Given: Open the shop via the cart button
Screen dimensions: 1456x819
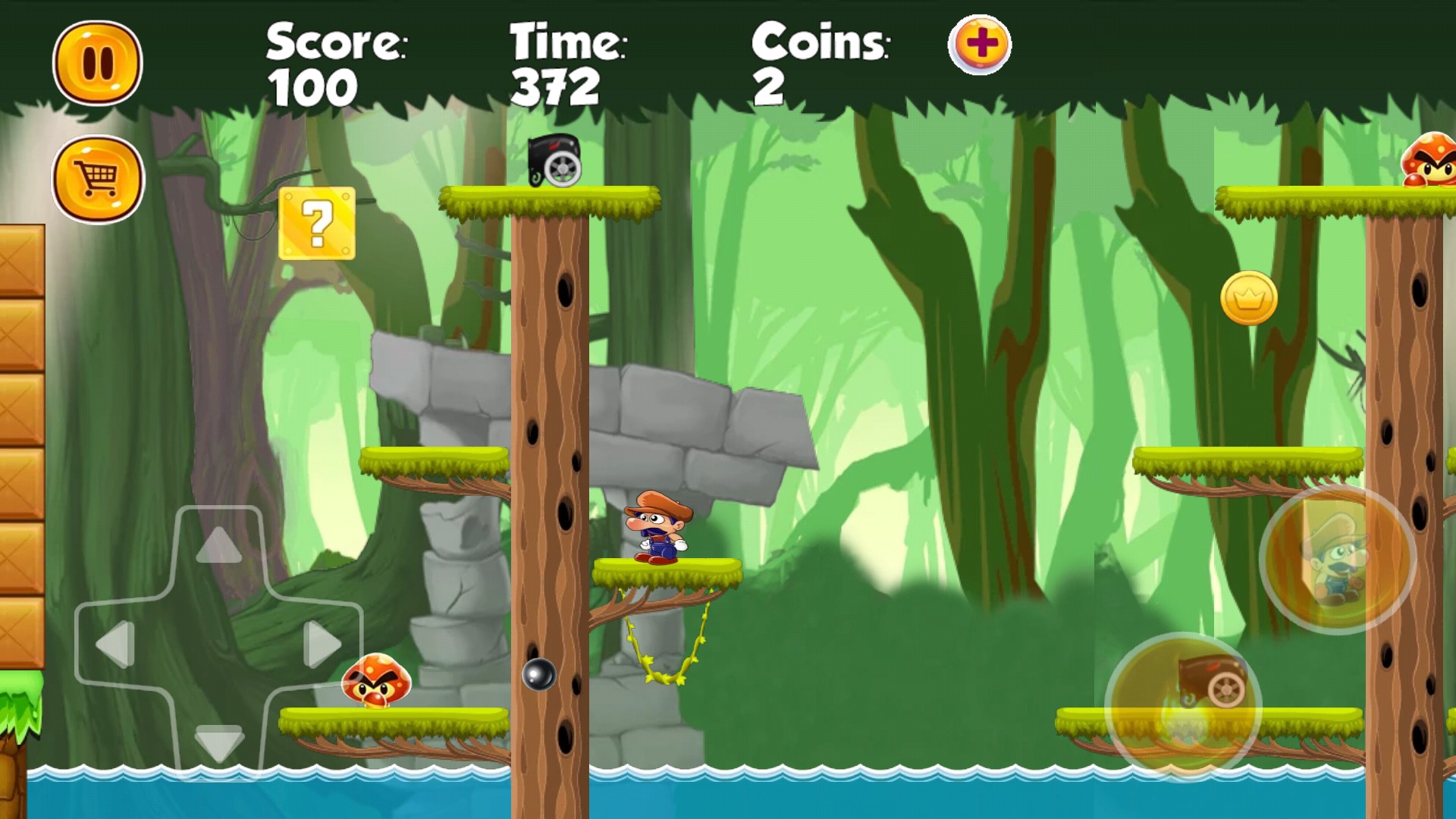Looking at the screenshot, I should coord(98,180).
